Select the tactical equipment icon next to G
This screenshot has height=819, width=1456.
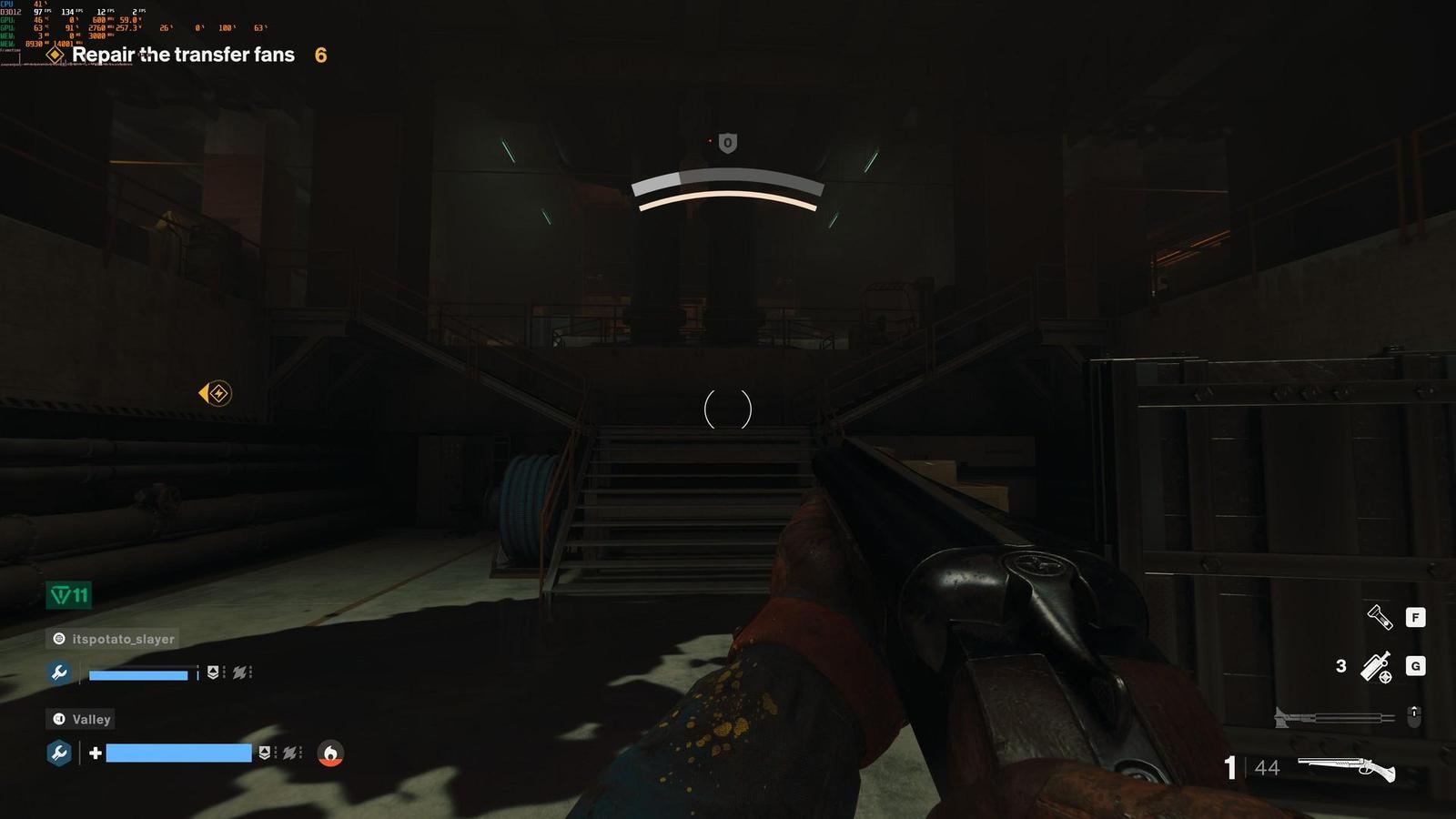[x=1375, y=666]
